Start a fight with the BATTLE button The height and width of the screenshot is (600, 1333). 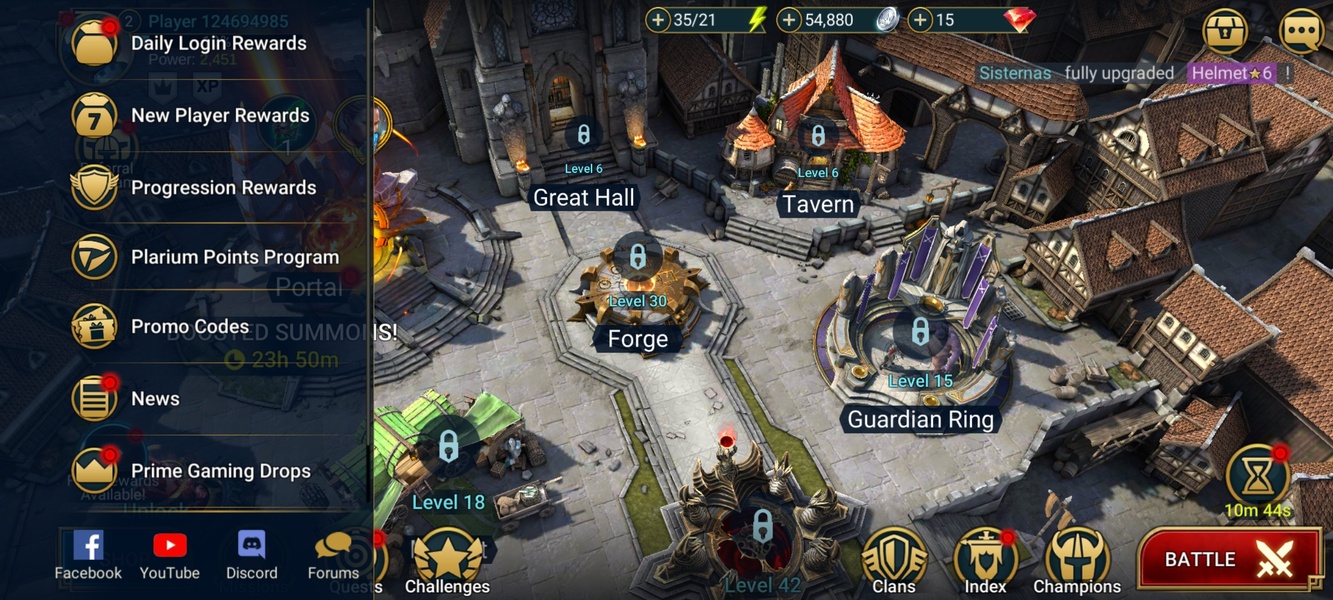pyautogui.click(x=1226, y=560)
